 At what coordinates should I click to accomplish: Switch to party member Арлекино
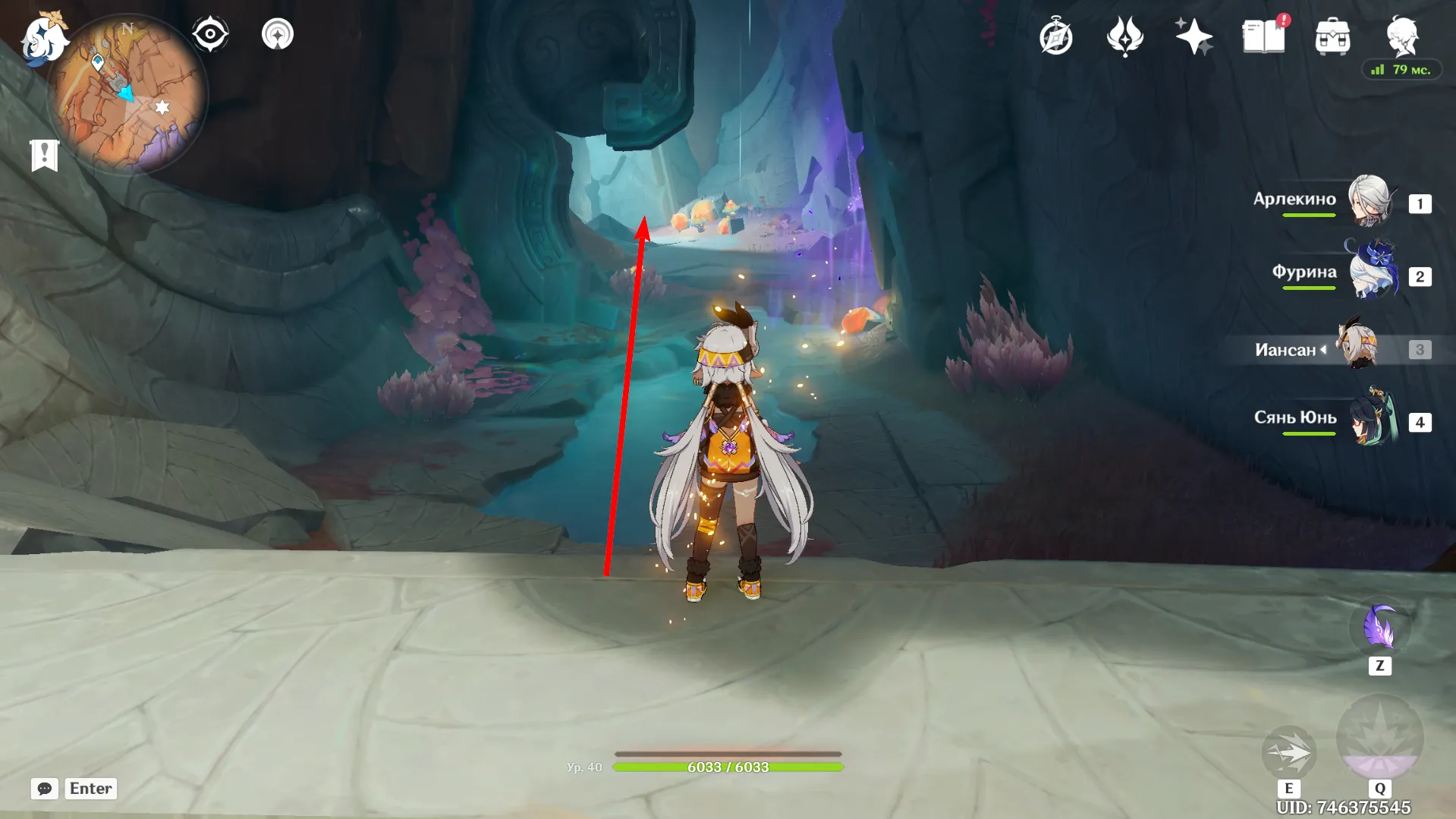(x=1370, y=202)
